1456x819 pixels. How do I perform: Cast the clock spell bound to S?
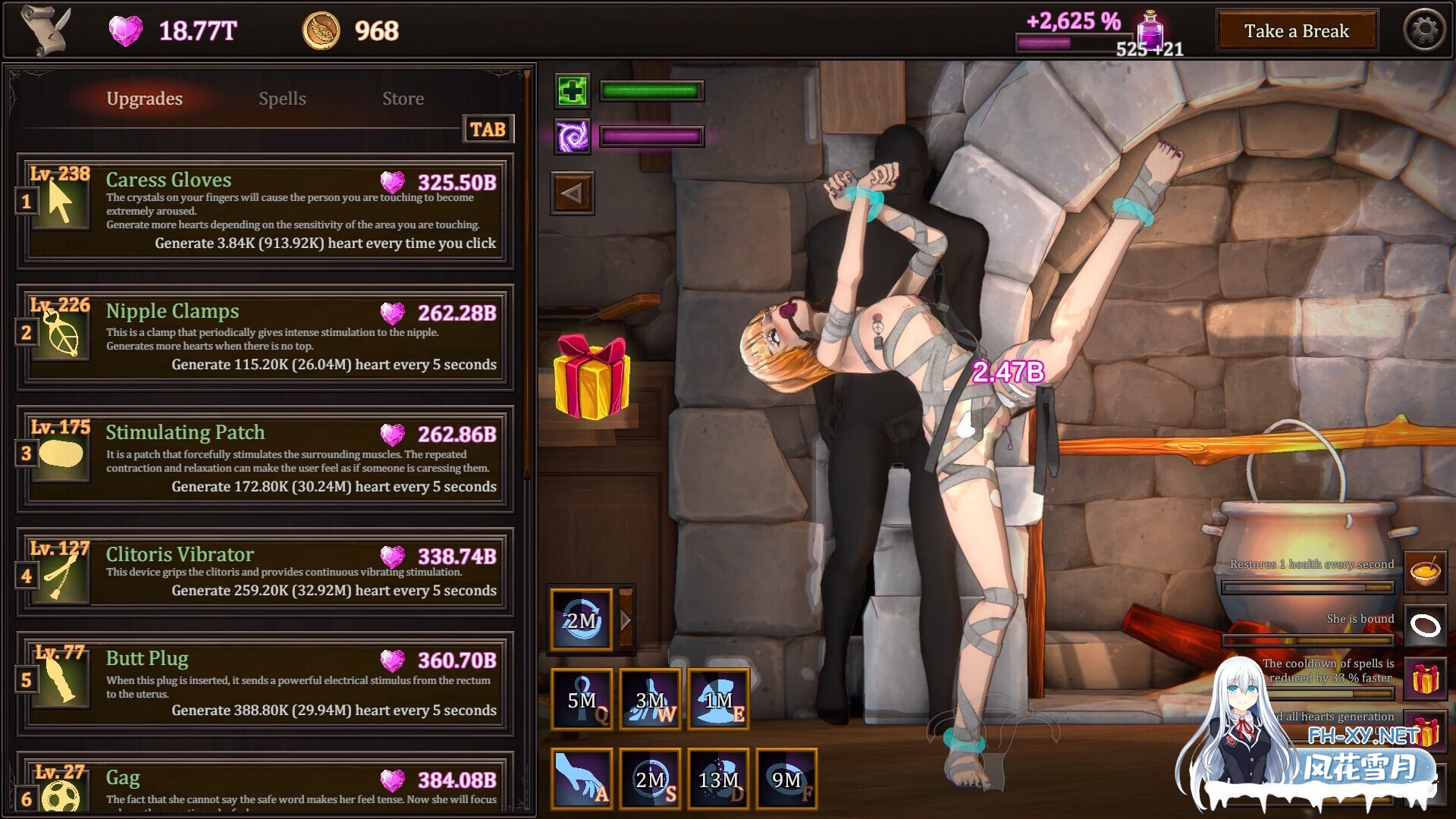tap(649, 778)
